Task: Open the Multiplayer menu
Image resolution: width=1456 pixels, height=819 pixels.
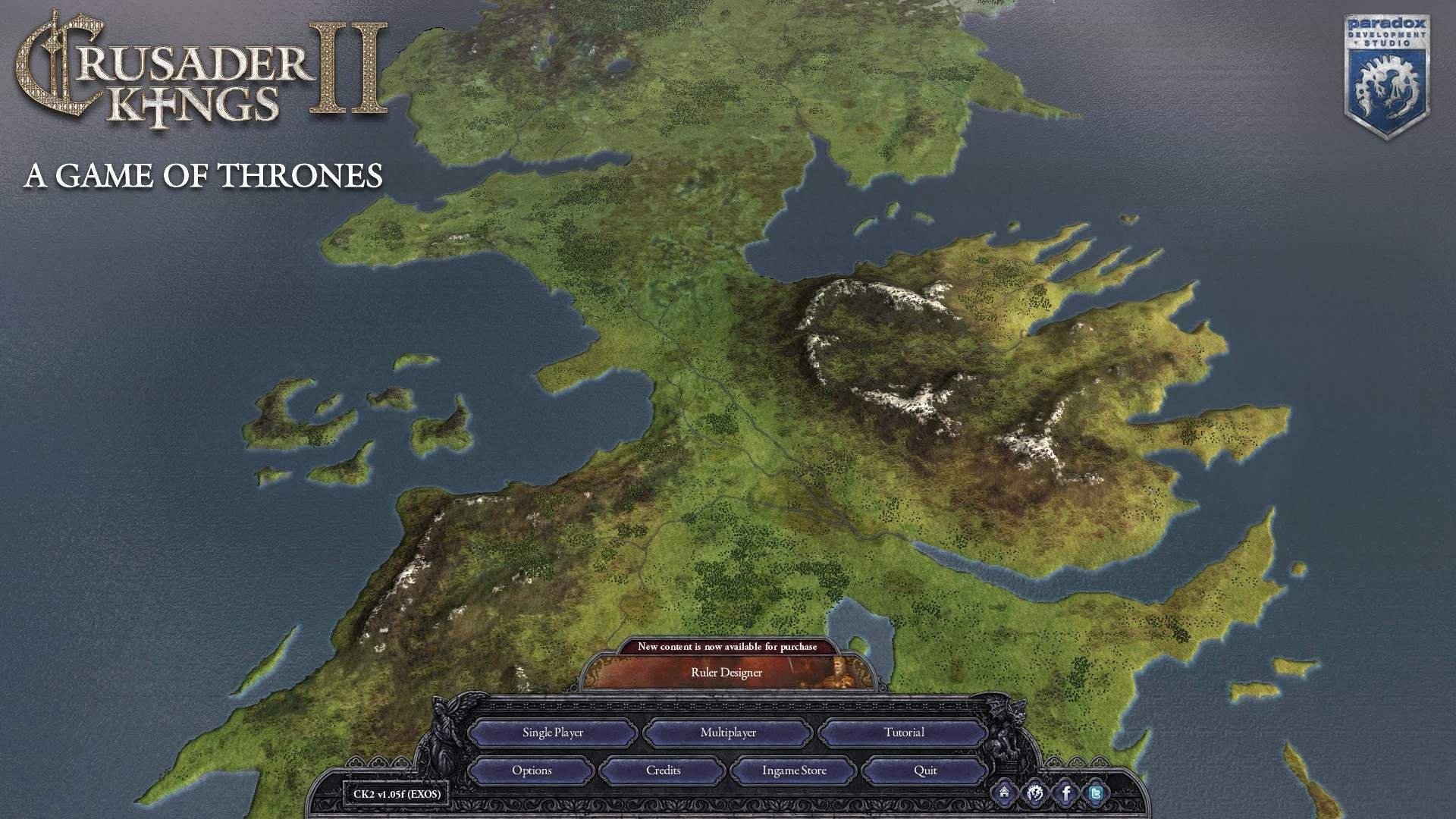Action: pos(729,733)
